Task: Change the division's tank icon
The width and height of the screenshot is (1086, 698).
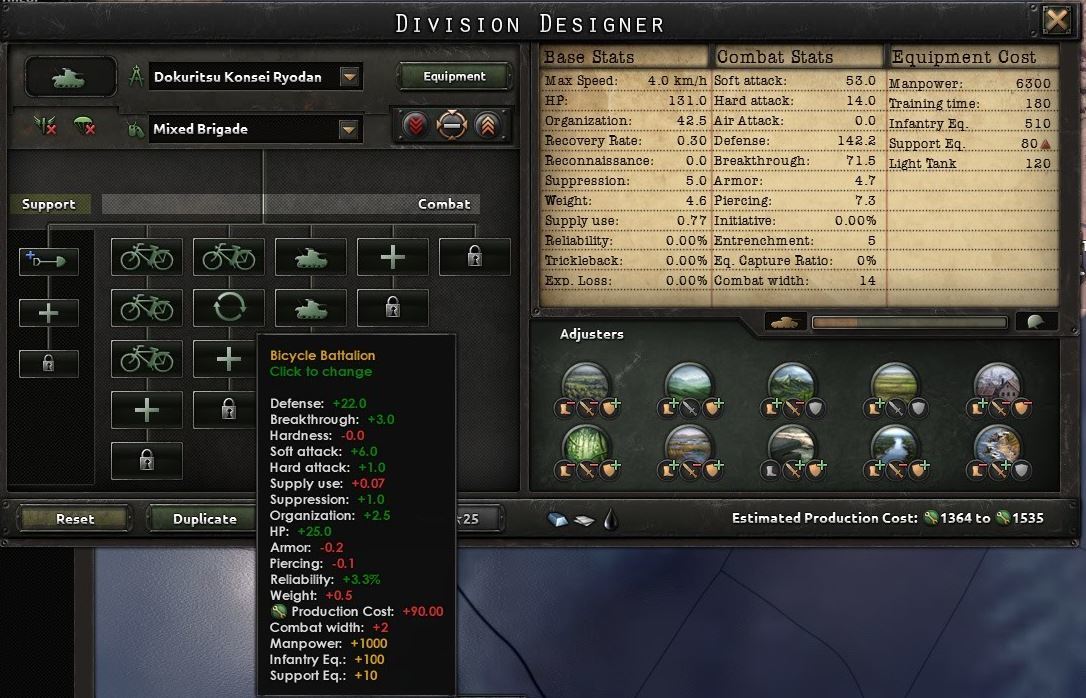Action: coord(69,76)
